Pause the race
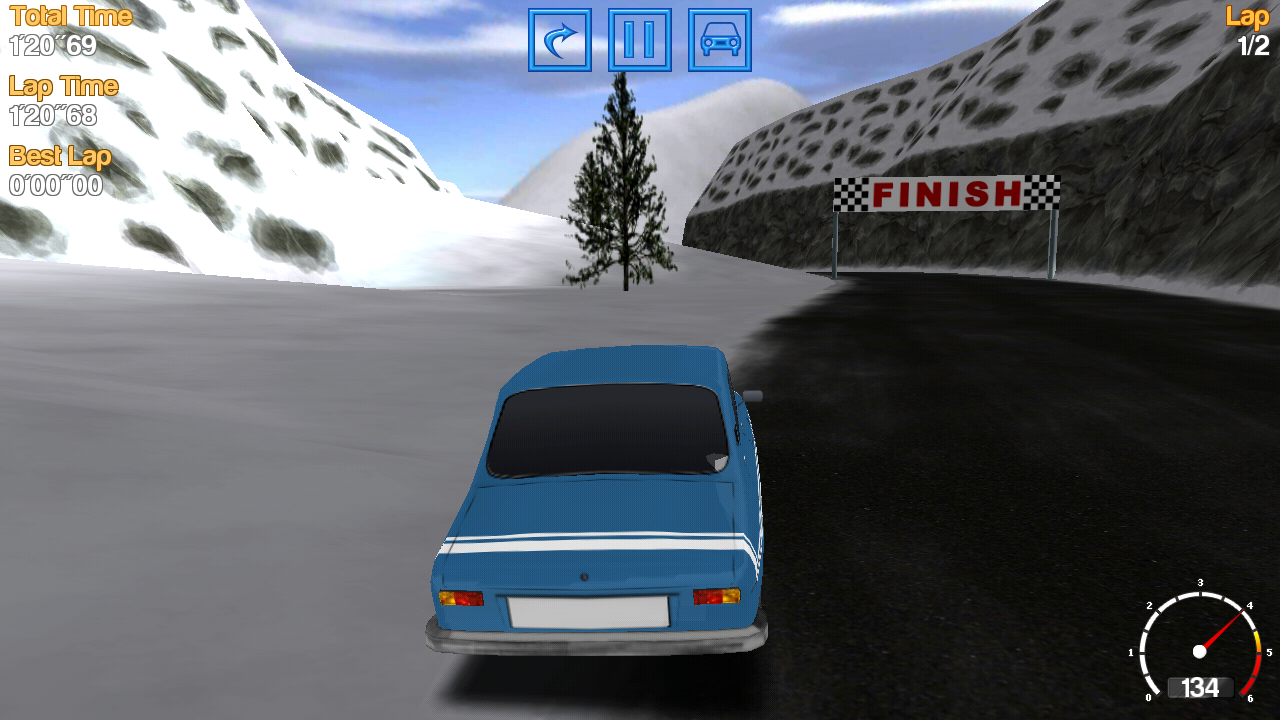The height and width of the screenshot is (720, 1280). (640, 40)
